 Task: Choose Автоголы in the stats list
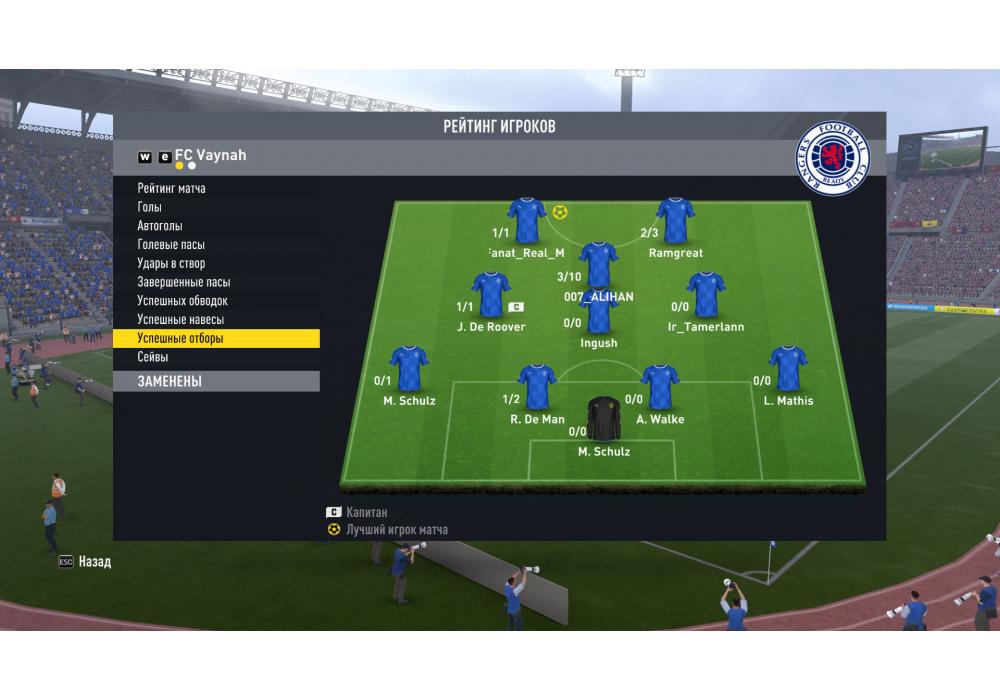click(160, 226)
